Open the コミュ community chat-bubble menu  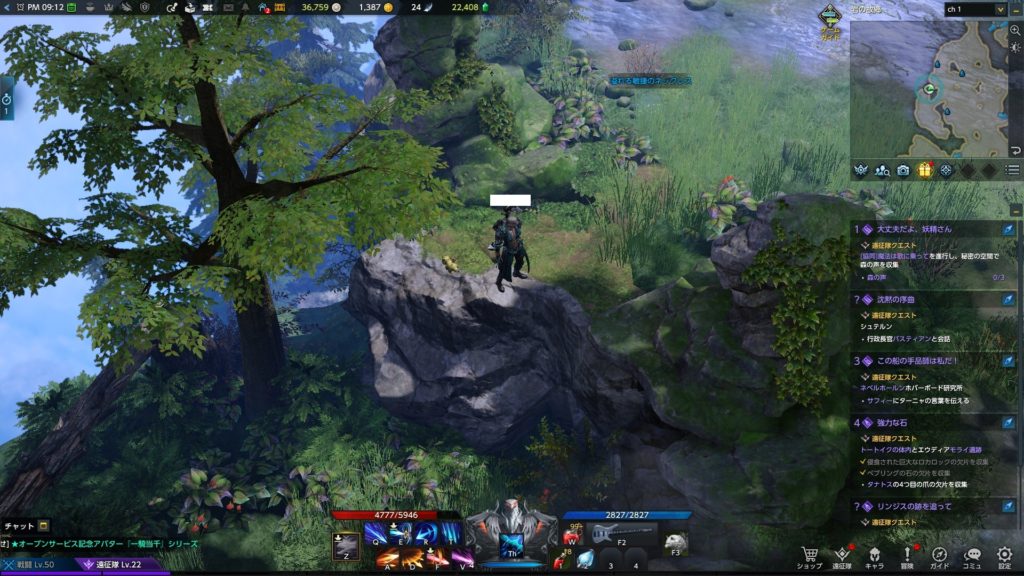pos(972,555)
